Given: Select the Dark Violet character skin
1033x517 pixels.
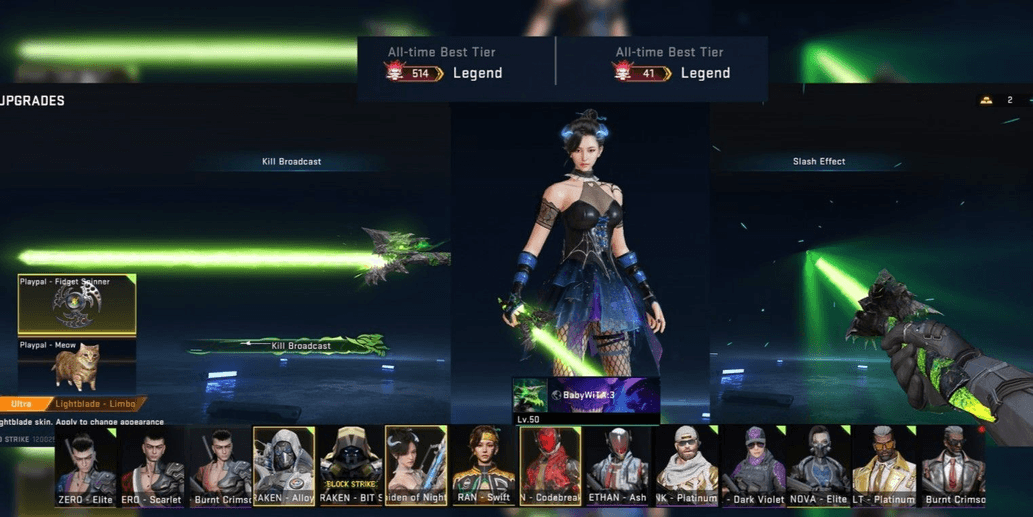Looking at the screenshot, I should (x=753, y=466).
